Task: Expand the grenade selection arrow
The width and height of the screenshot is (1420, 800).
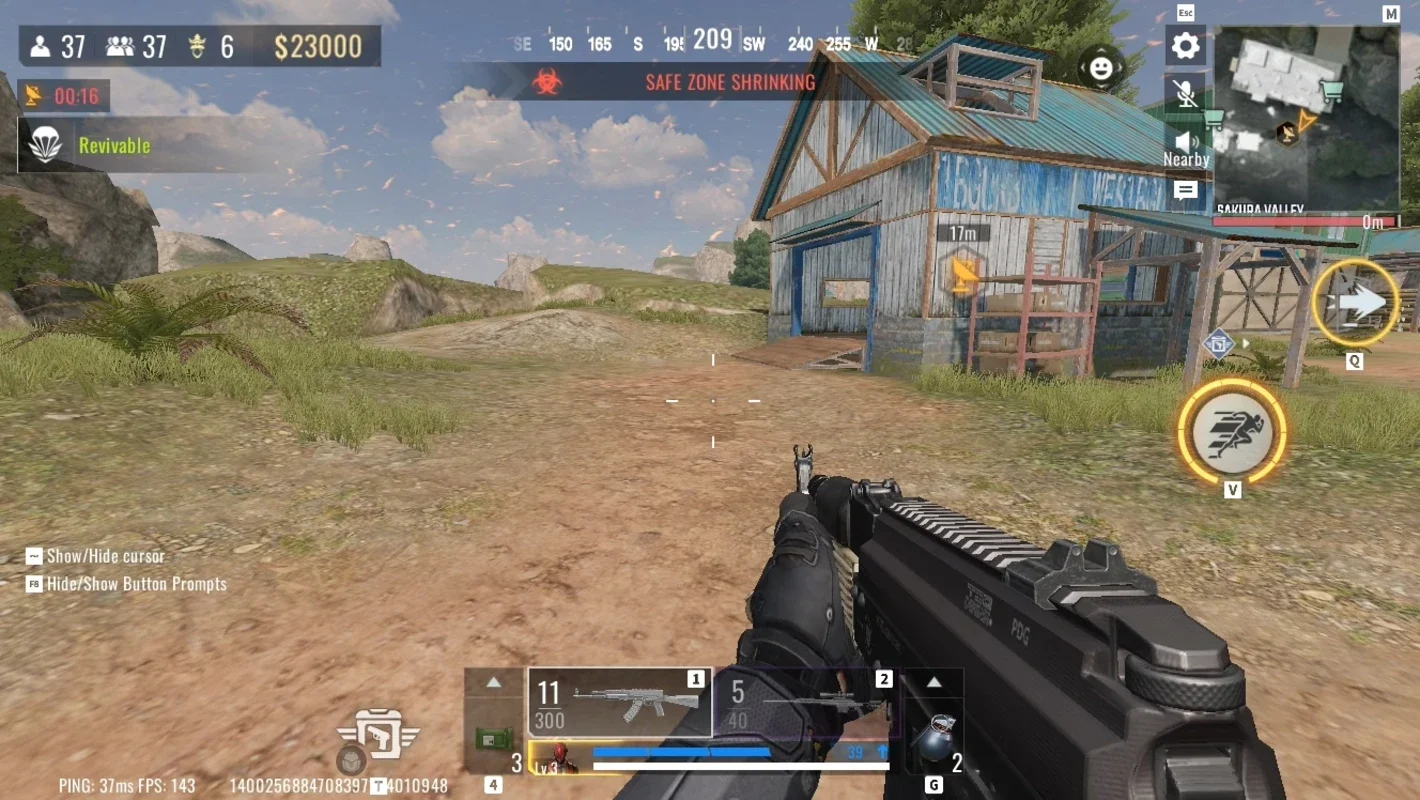Action: (x=933, y=683)
